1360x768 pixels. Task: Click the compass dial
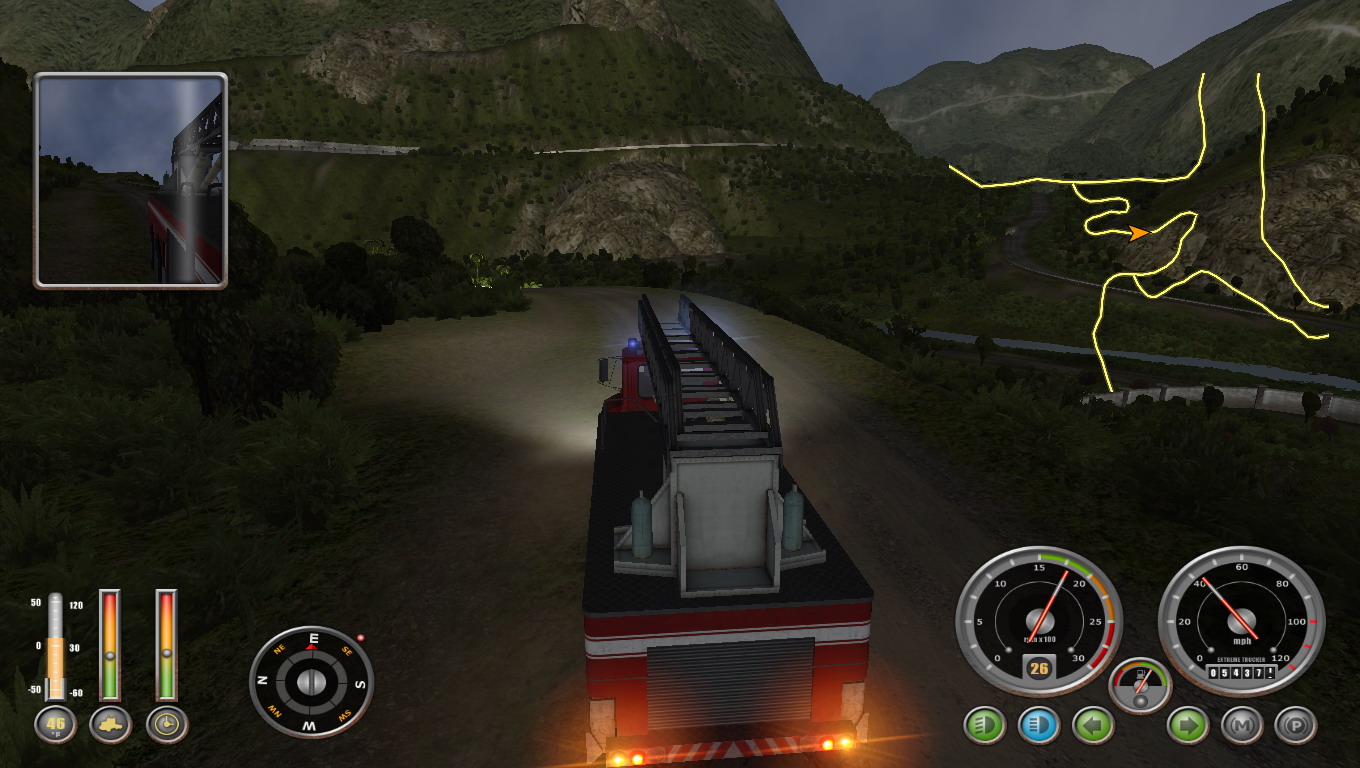click(x=311, y=682)
